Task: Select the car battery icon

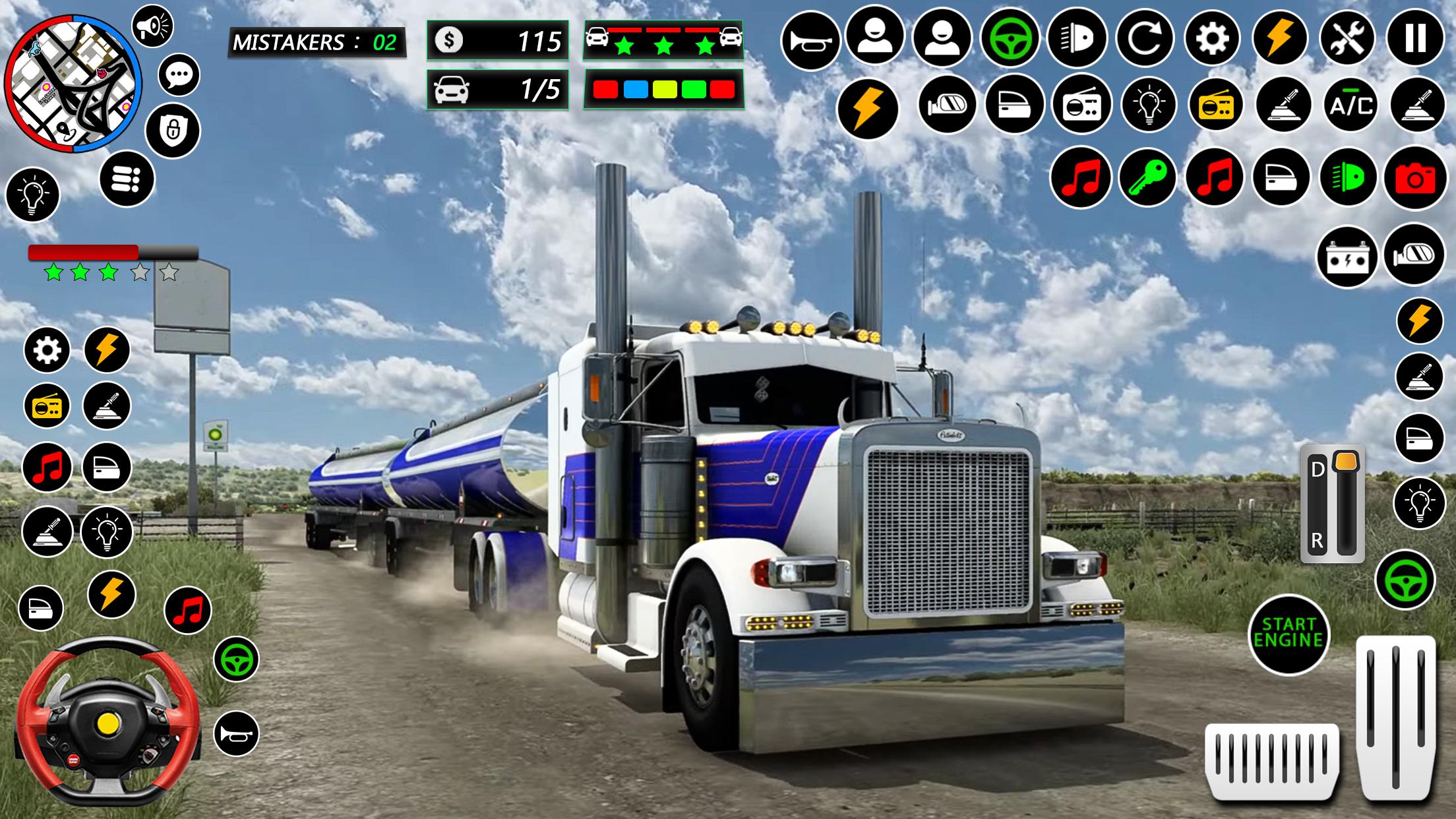Action: pyautogui.click(x=1347, y=257)
